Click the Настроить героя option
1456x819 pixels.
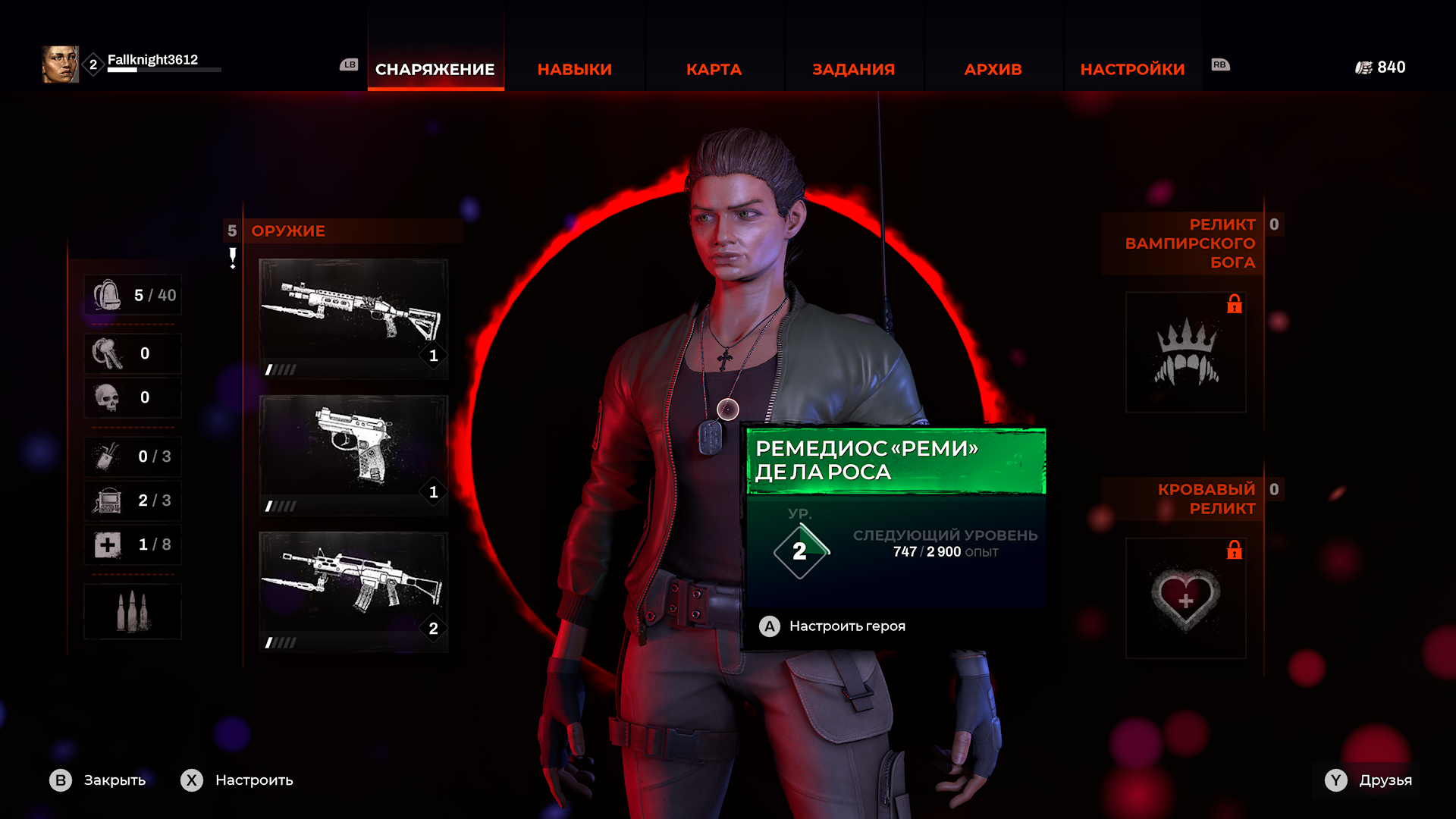click(x=846, y=626)
